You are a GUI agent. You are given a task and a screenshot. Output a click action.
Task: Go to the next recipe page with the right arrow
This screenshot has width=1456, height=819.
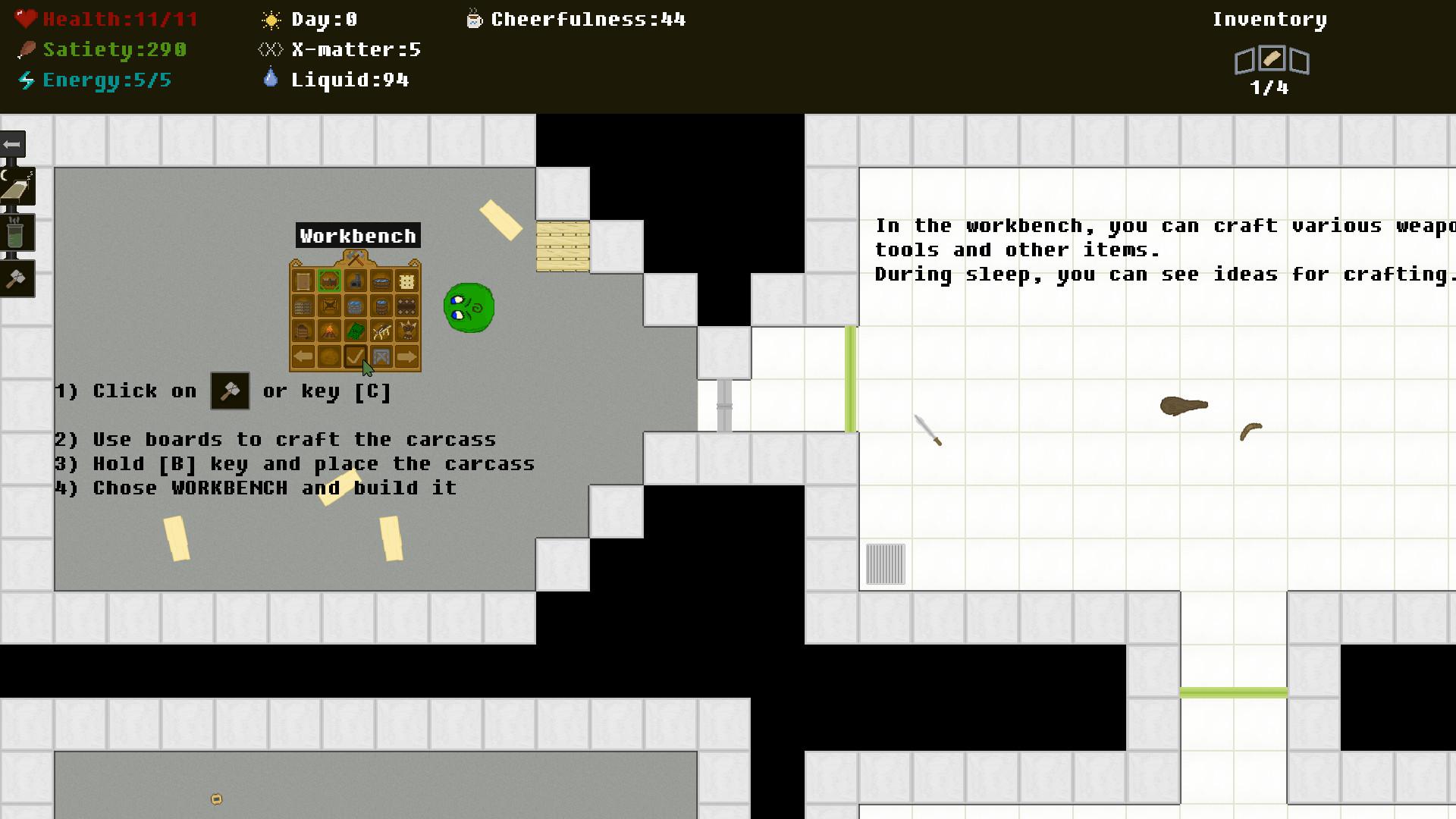coord(407,356)
